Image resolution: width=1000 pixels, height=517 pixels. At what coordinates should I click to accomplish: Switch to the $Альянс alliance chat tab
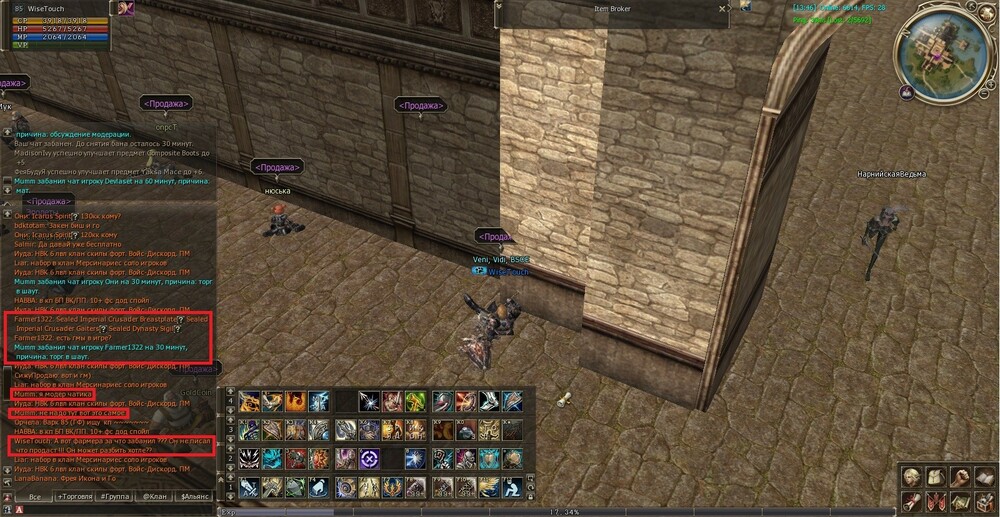coord(194,496)
